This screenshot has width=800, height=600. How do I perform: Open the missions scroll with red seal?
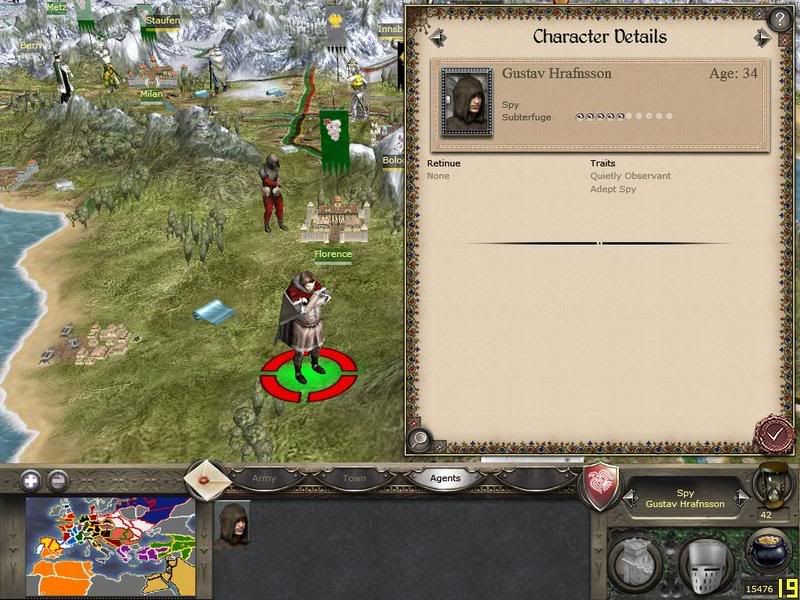(207, 476)
